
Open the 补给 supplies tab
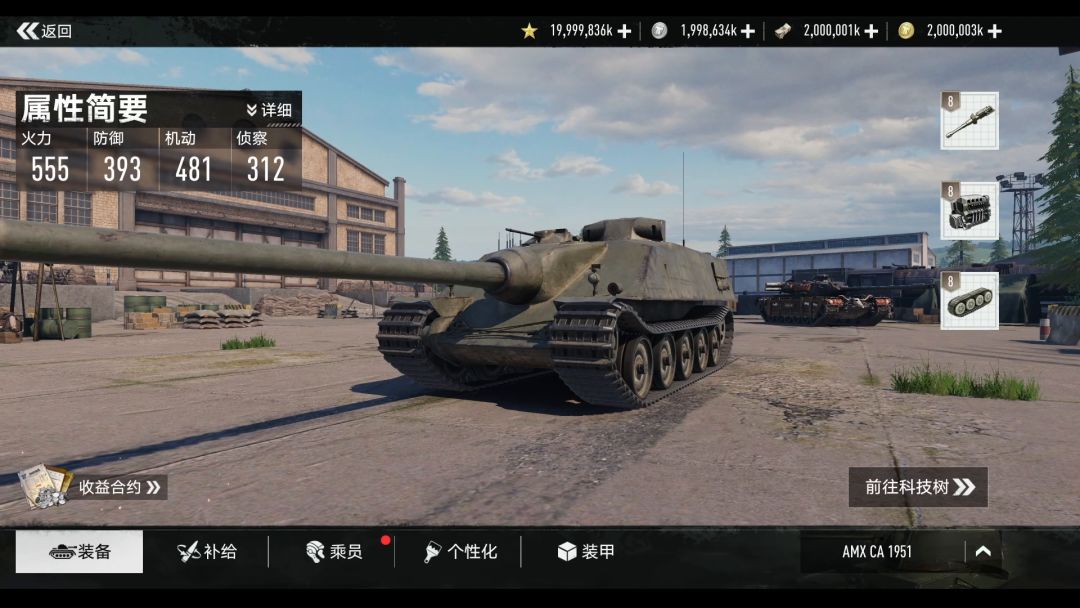coord(206,552)
